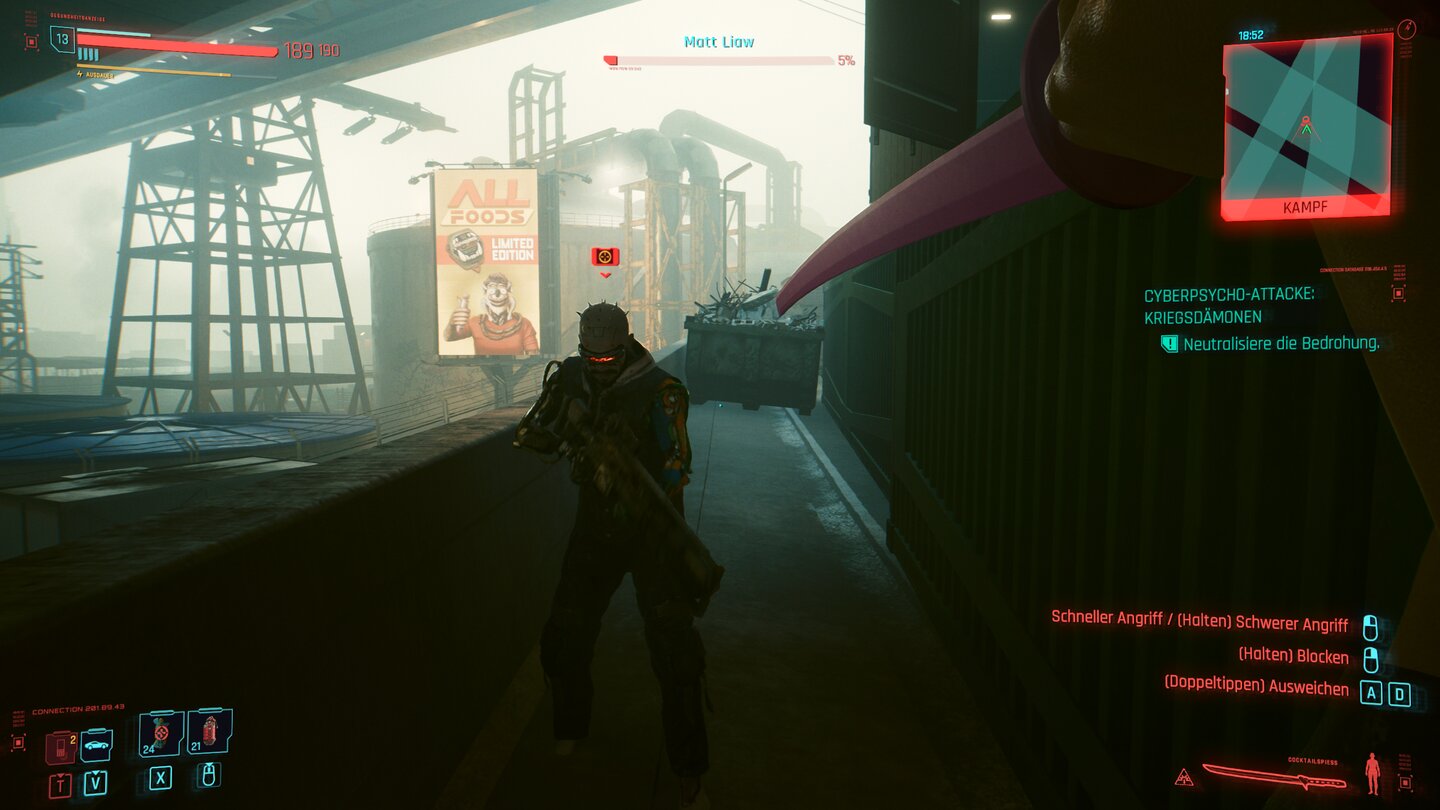Click the body silhouette status icon
Viewport: 1440px width, 810px height.
point(1372,775)
